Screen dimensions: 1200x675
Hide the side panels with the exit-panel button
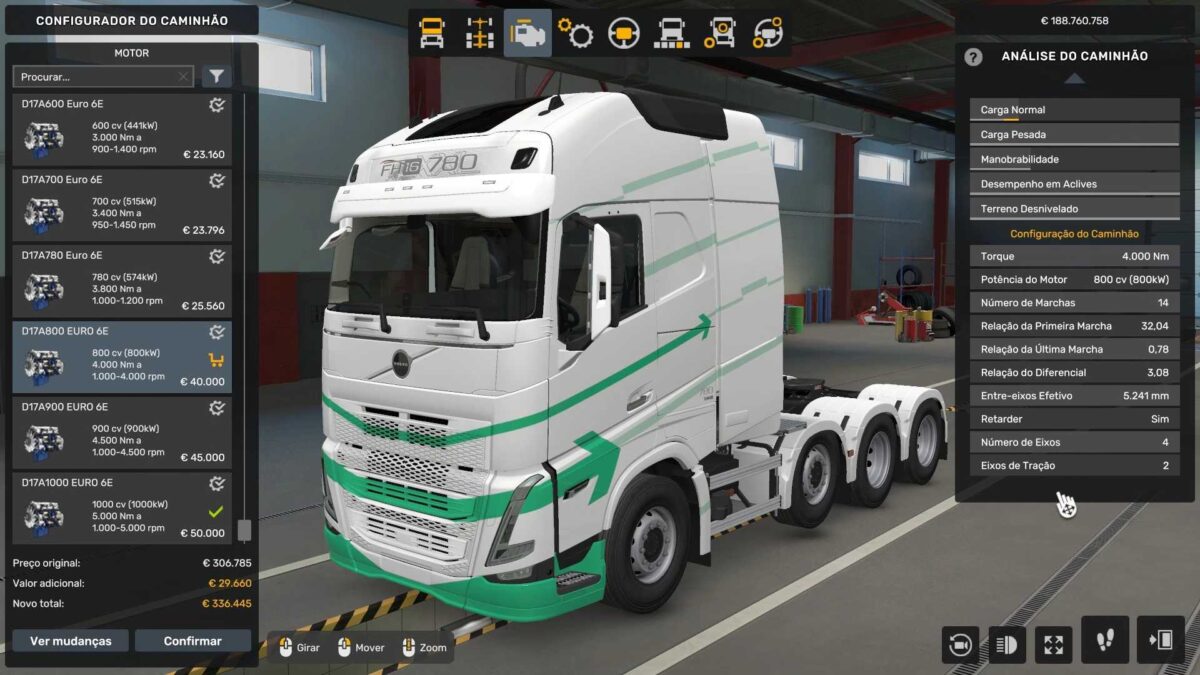(1160, 640)
